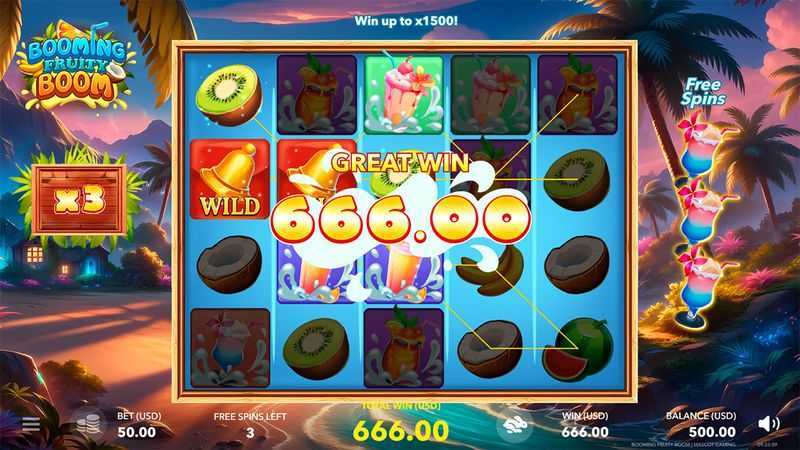The image size is (800, 450).
Task: Click the turbo rabbit speed button
Action: [514, 424]
